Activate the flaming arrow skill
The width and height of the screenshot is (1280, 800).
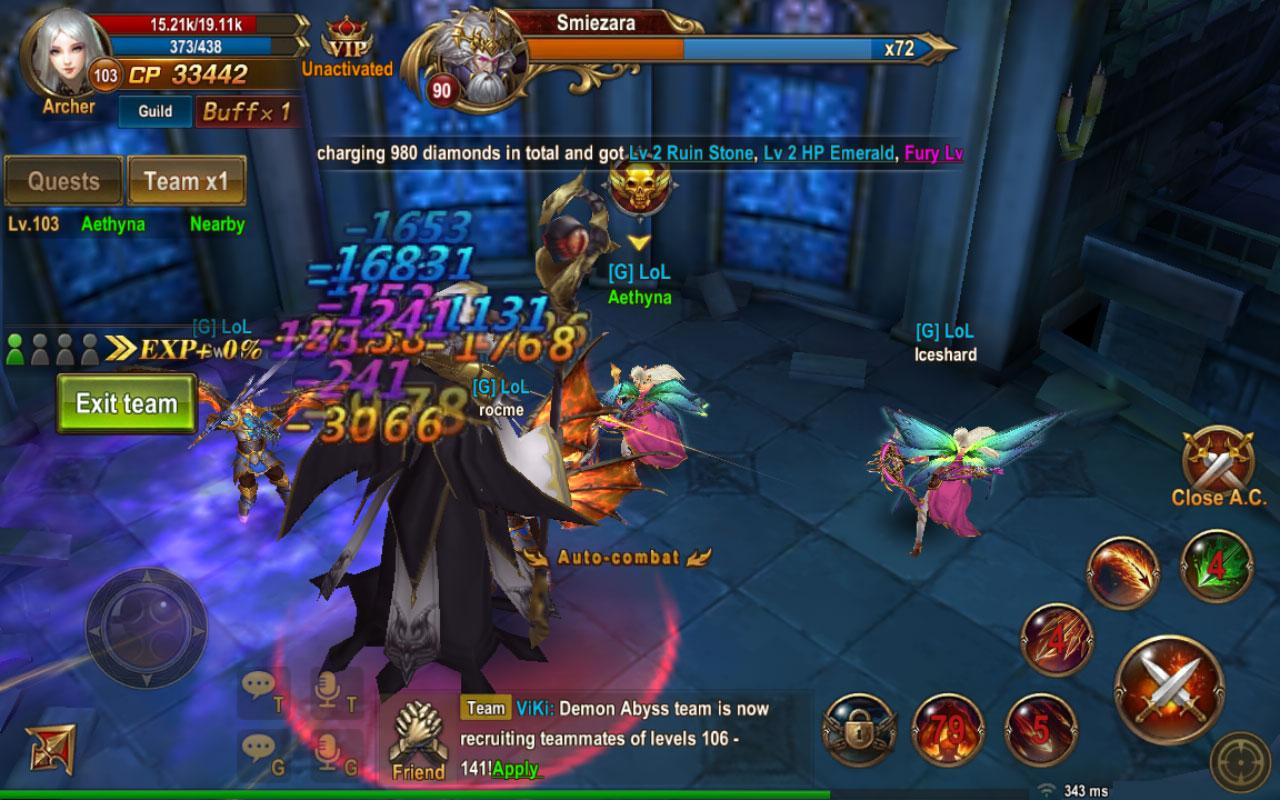pos(1123,572)
